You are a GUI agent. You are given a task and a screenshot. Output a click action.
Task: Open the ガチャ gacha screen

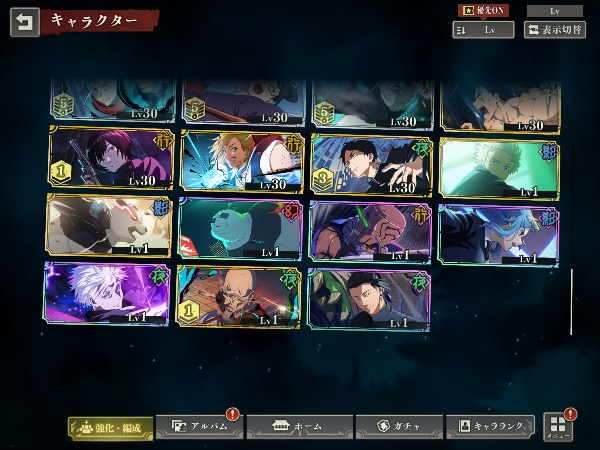398,427
